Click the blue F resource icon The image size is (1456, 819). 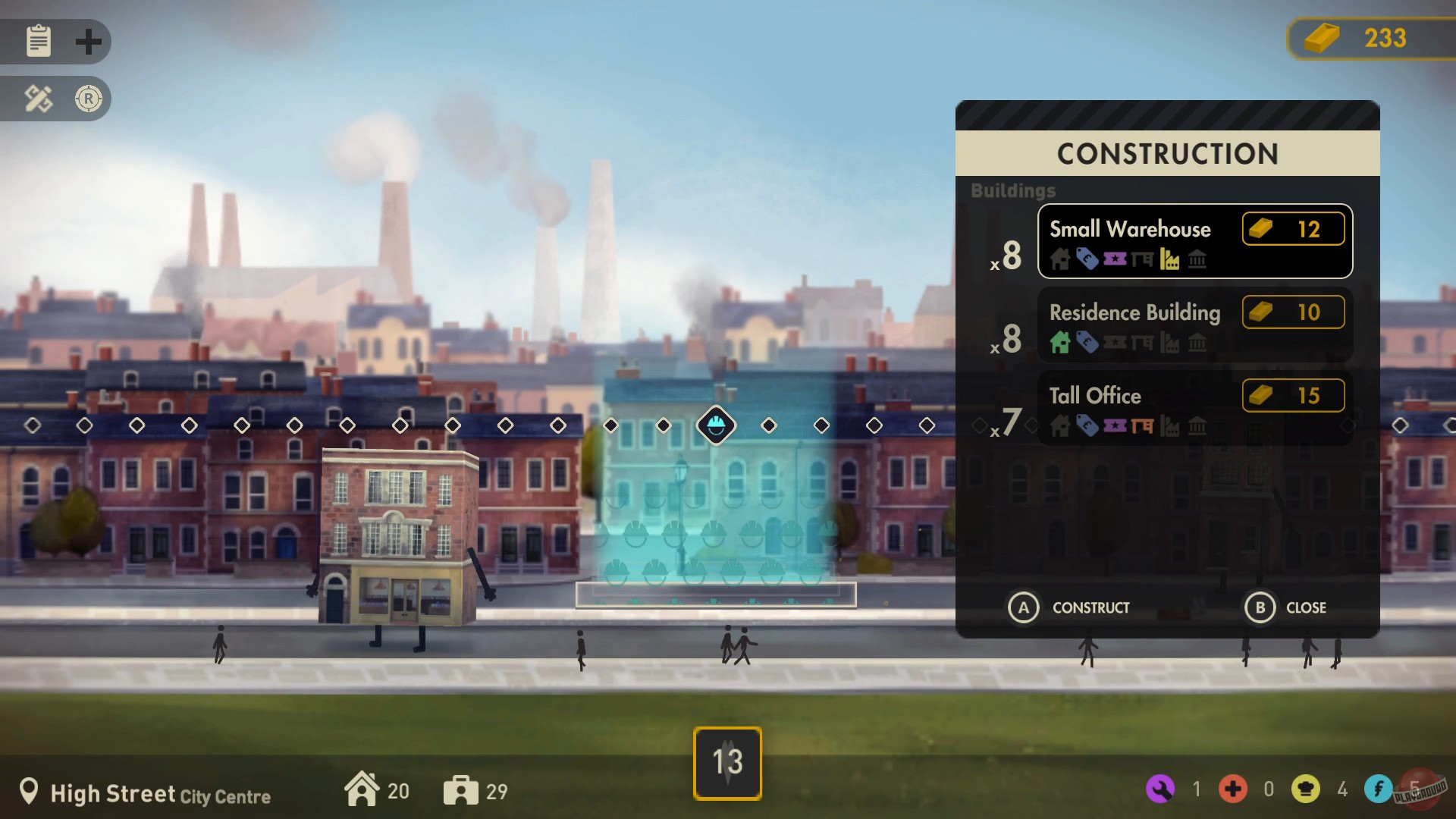pos(1377,789)
